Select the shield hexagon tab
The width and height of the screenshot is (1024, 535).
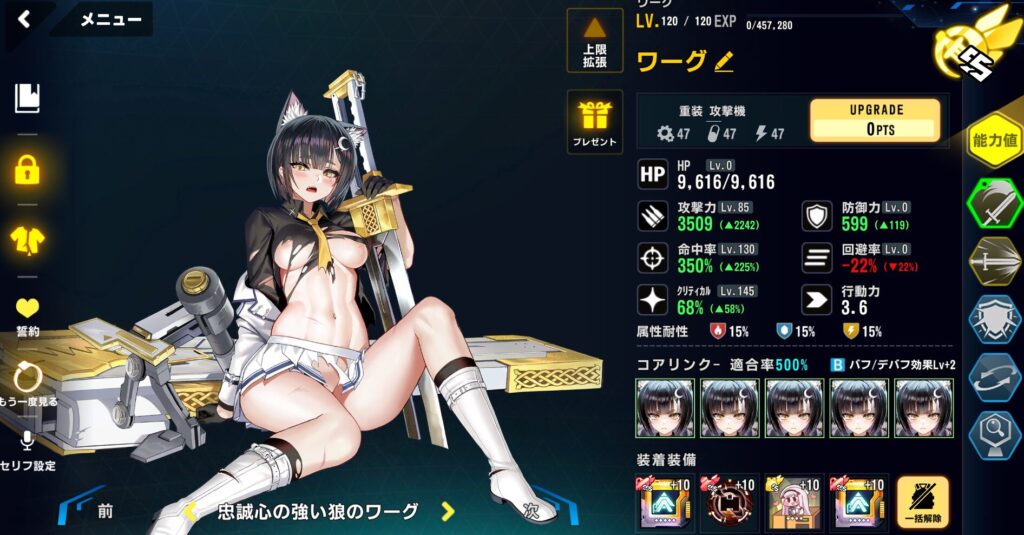[x=995, y=319]
